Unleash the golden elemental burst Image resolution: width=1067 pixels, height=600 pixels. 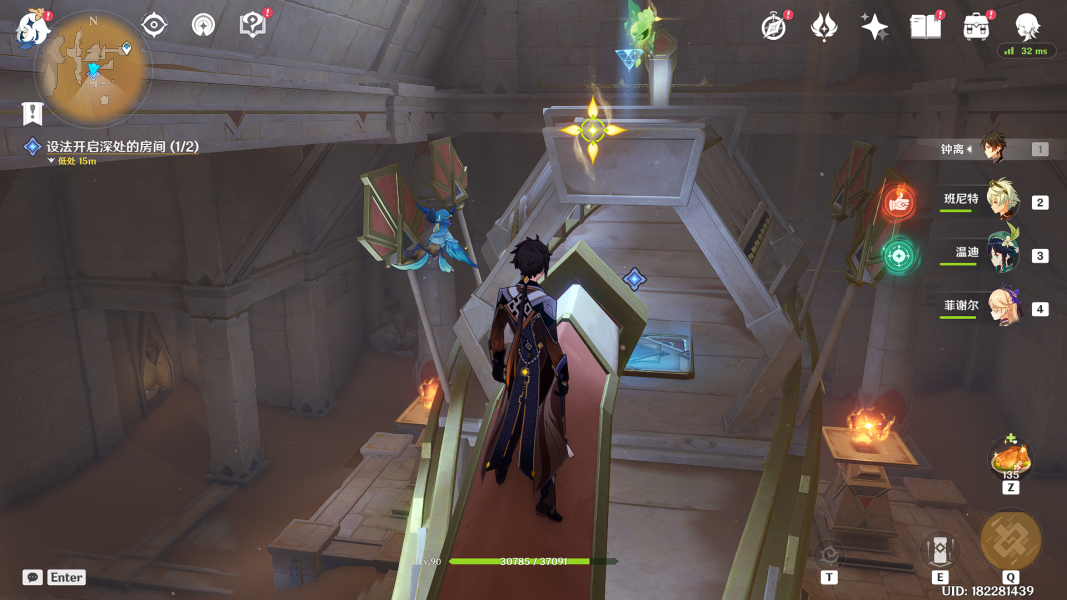[1010, 541]
